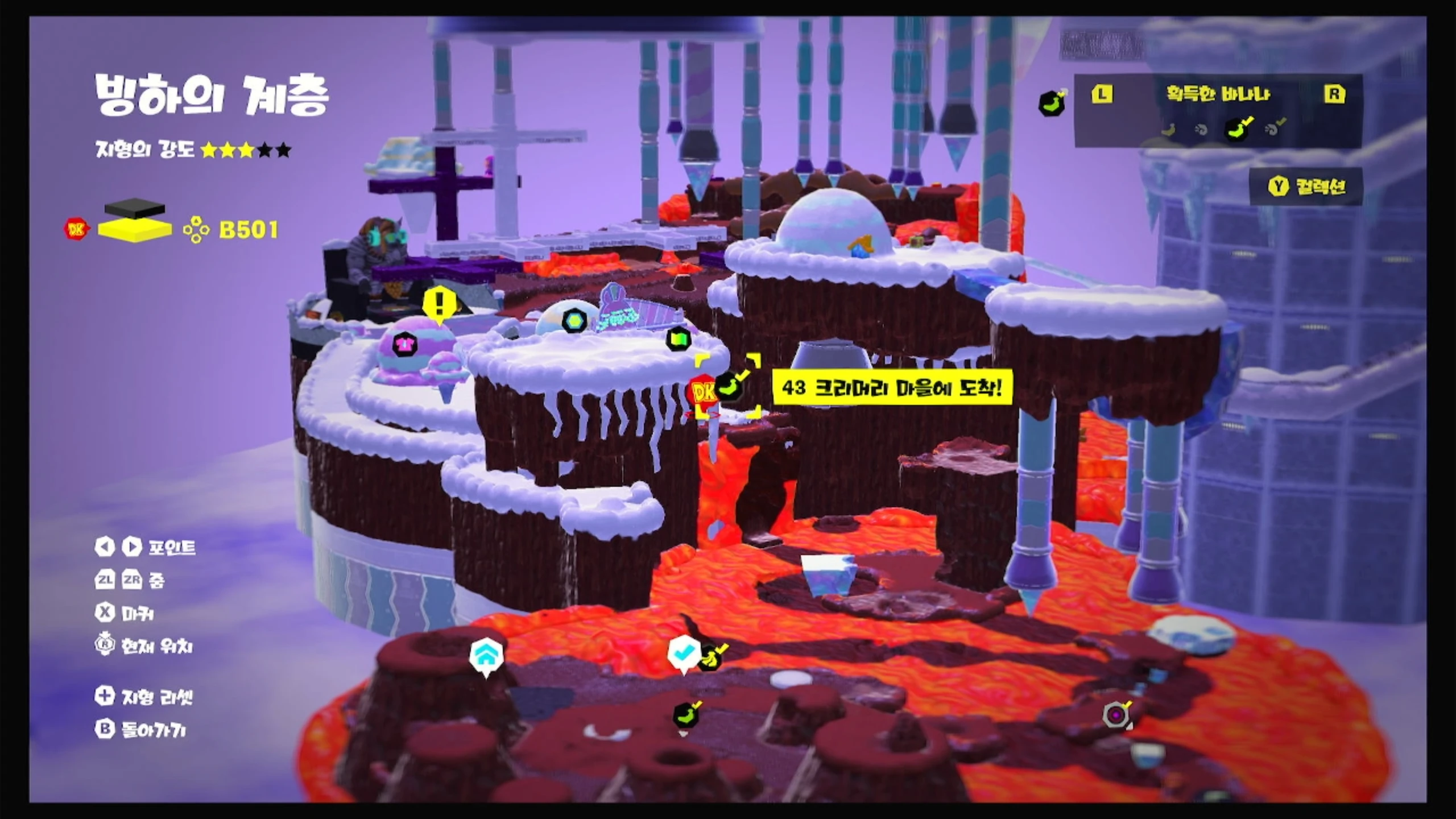Select the green map icon marker

[678, 340]
